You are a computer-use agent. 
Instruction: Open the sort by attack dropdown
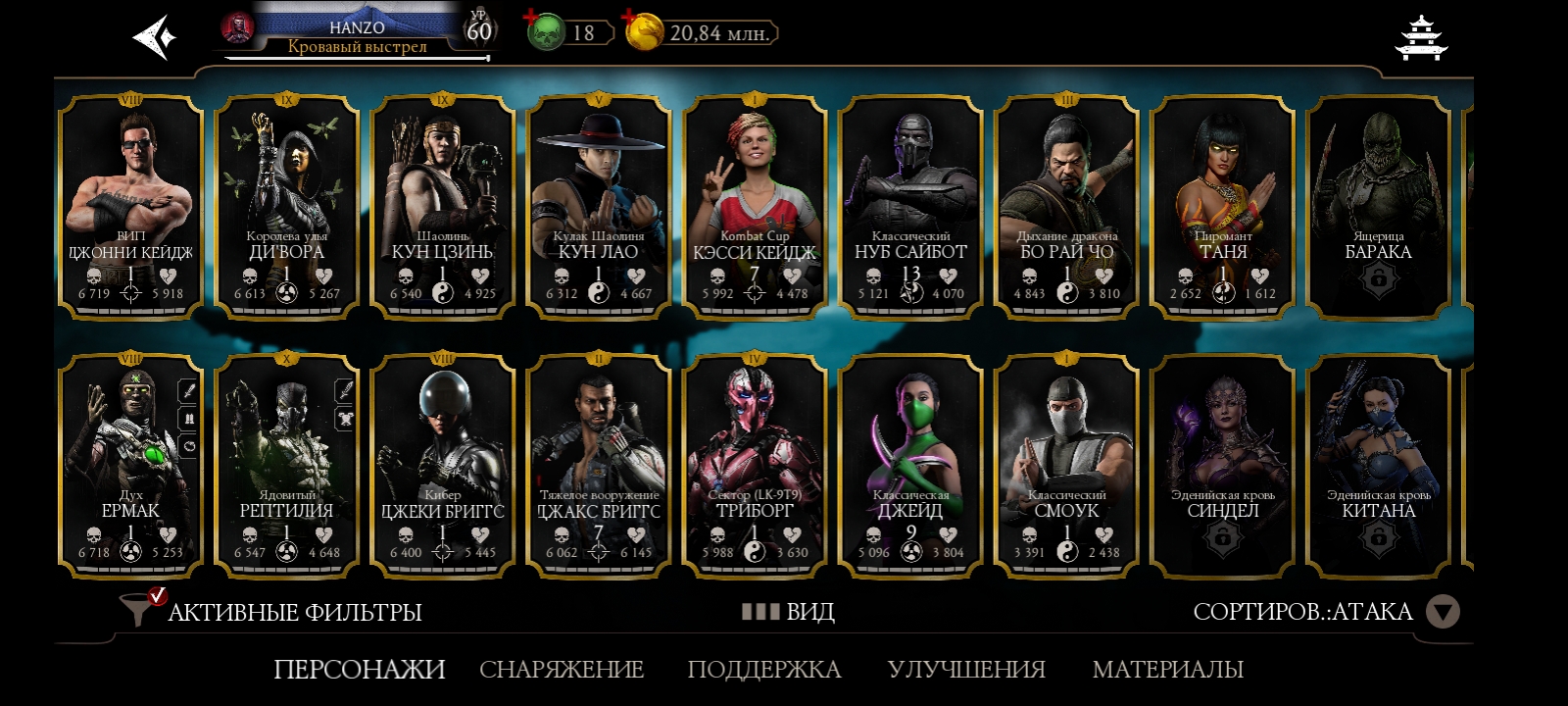point(1442,612)
